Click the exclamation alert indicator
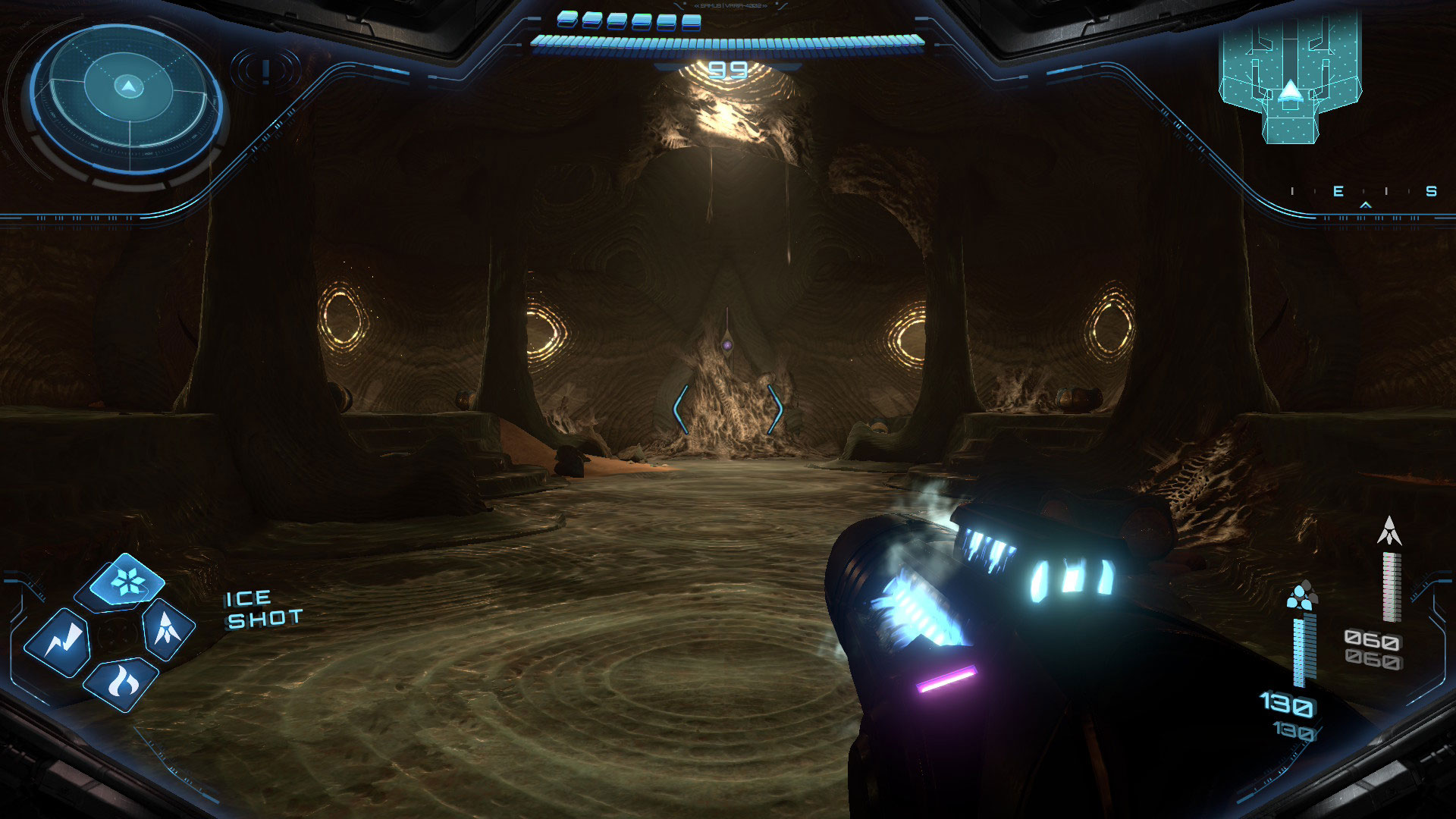 point(265,71)
